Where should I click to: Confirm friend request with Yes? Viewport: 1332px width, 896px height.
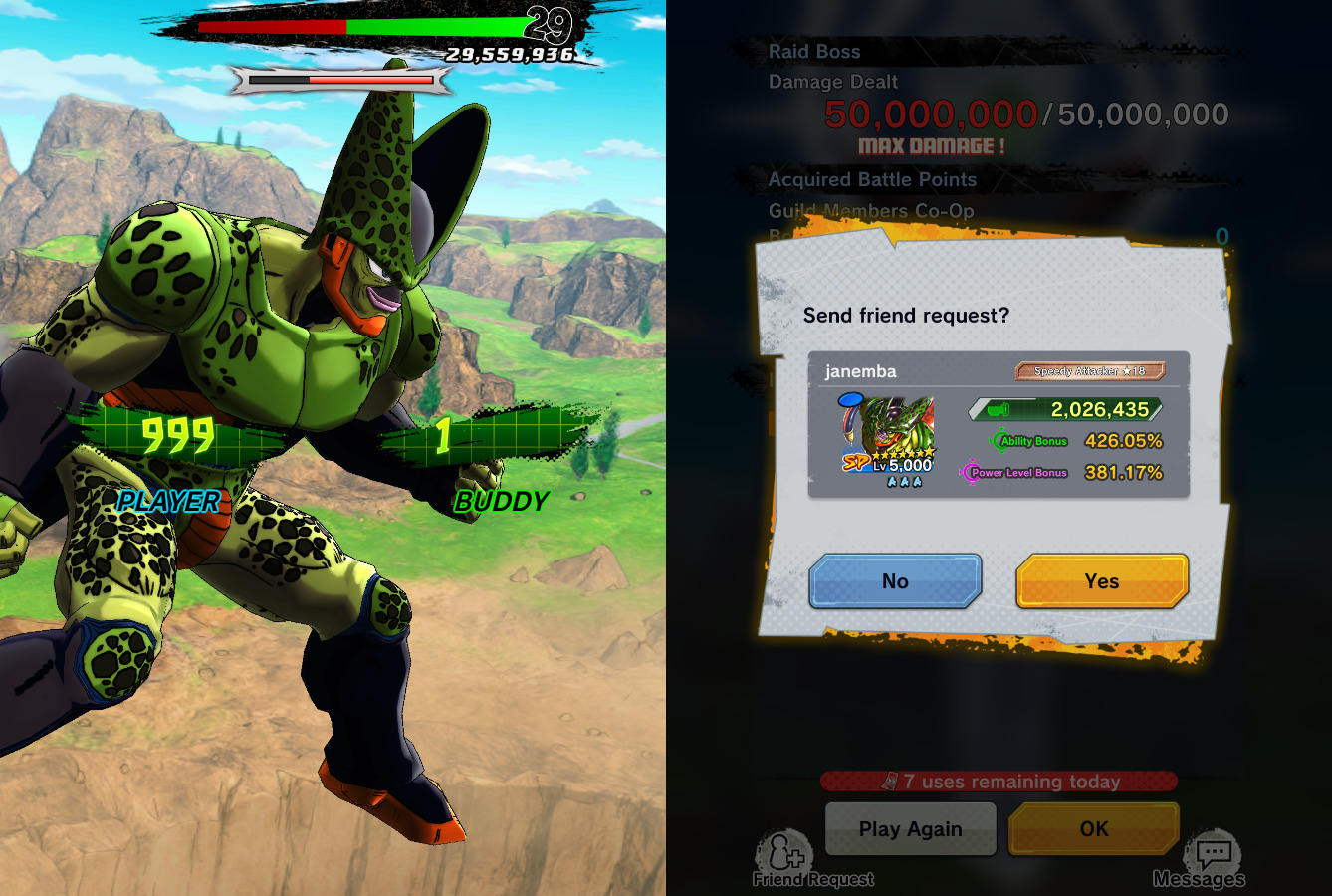click(1101, 581)
